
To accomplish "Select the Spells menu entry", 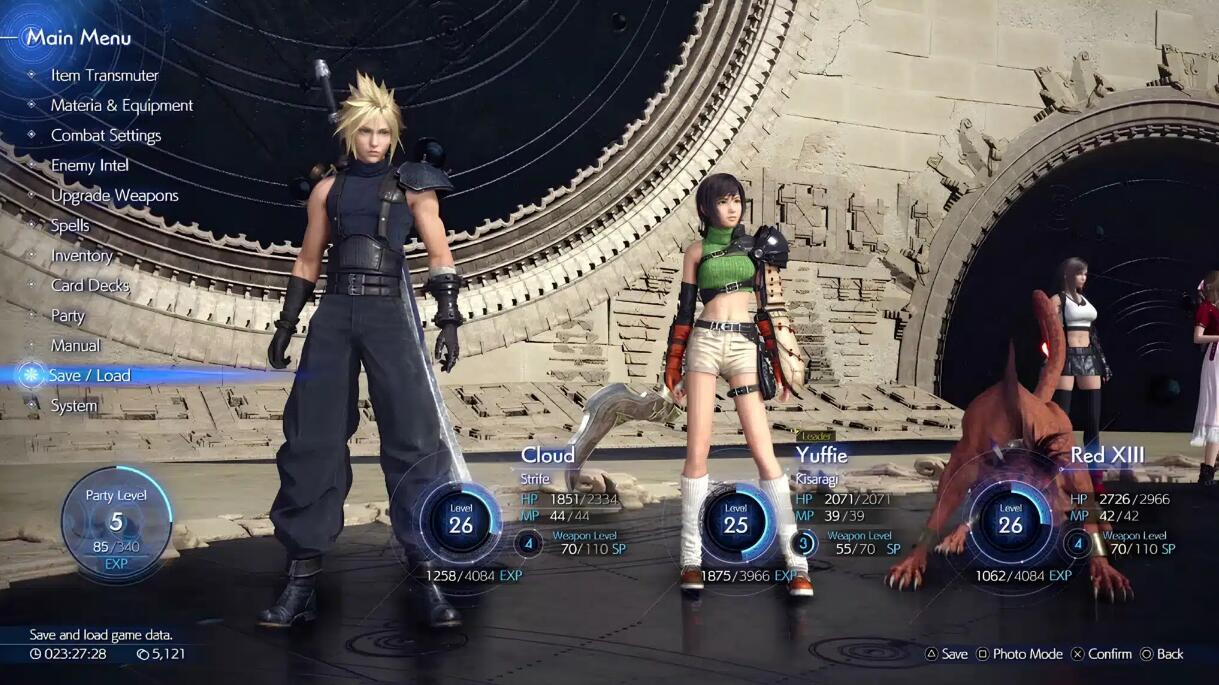I will coord(70,225).
